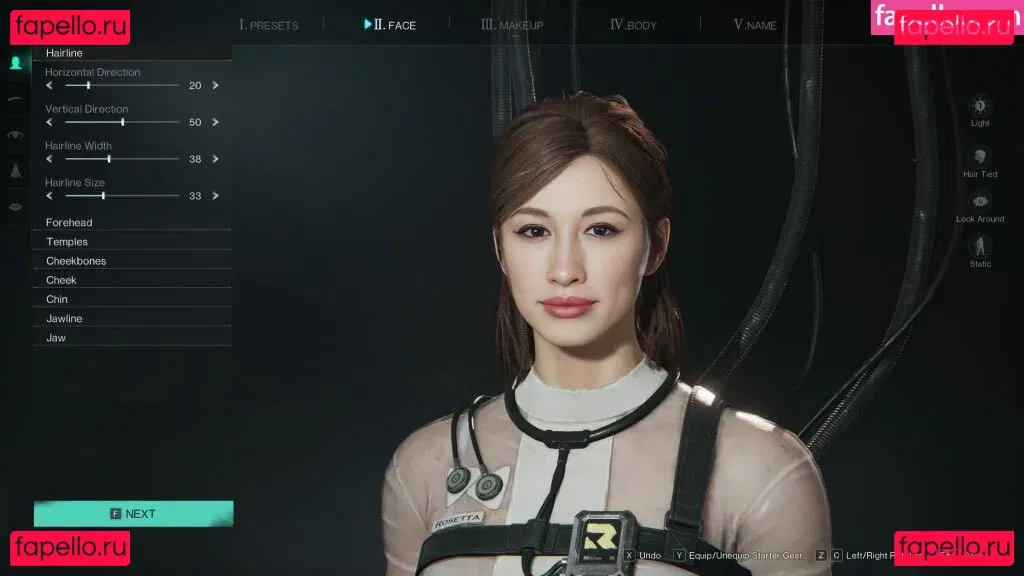Image resolution: width=1024 pixels, height=576 pixels.
Task: Increase Horizontal Direction with right arrow
Action: pos(215,85)
